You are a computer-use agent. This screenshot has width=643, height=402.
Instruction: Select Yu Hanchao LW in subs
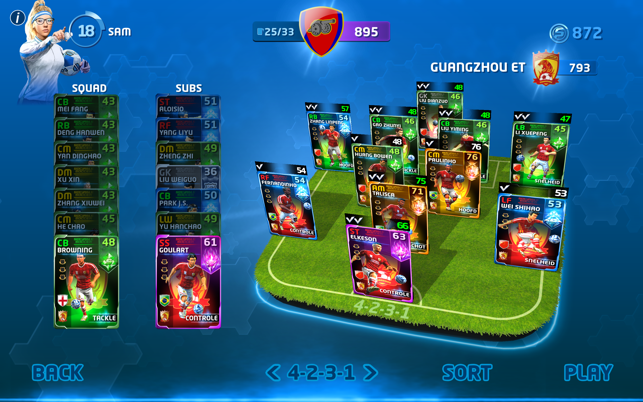click(188, 223)
